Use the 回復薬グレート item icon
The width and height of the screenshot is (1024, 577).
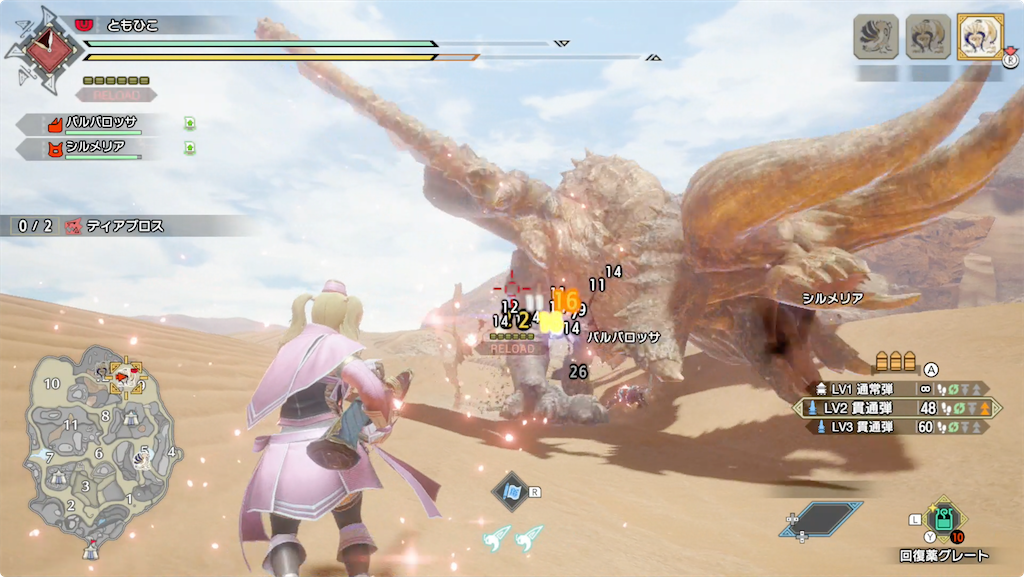pos(942,518)
